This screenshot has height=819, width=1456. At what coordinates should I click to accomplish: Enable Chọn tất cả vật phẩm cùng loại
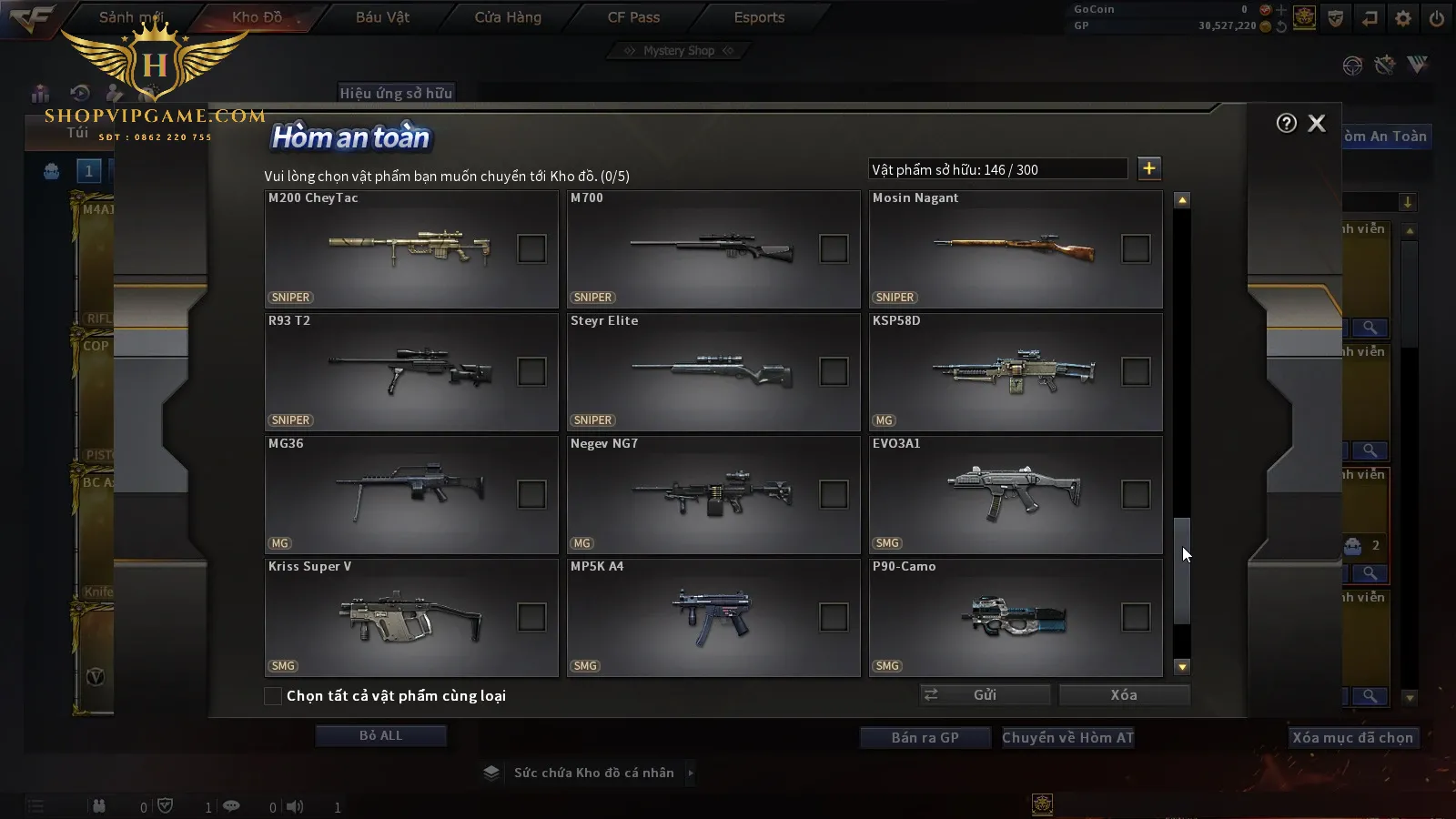[273, 696]
